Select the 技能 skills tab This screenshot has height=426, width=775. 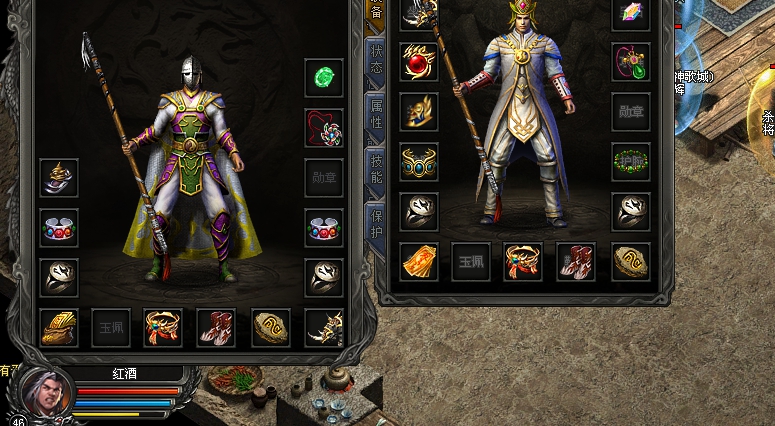[376, 169]
